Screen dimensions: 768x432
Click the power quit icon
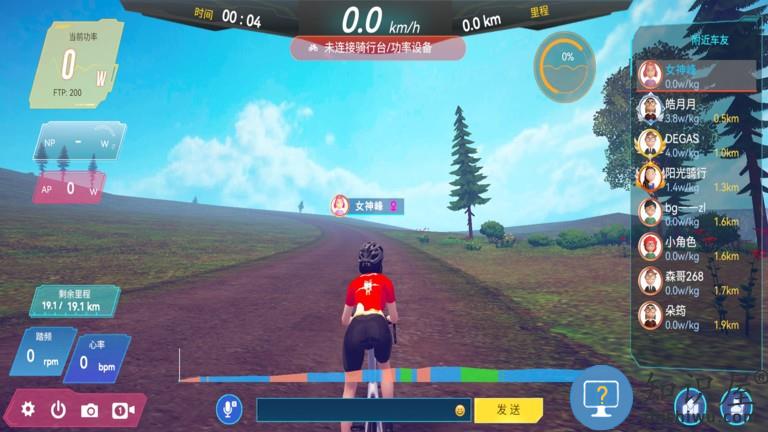coord(58,409)
